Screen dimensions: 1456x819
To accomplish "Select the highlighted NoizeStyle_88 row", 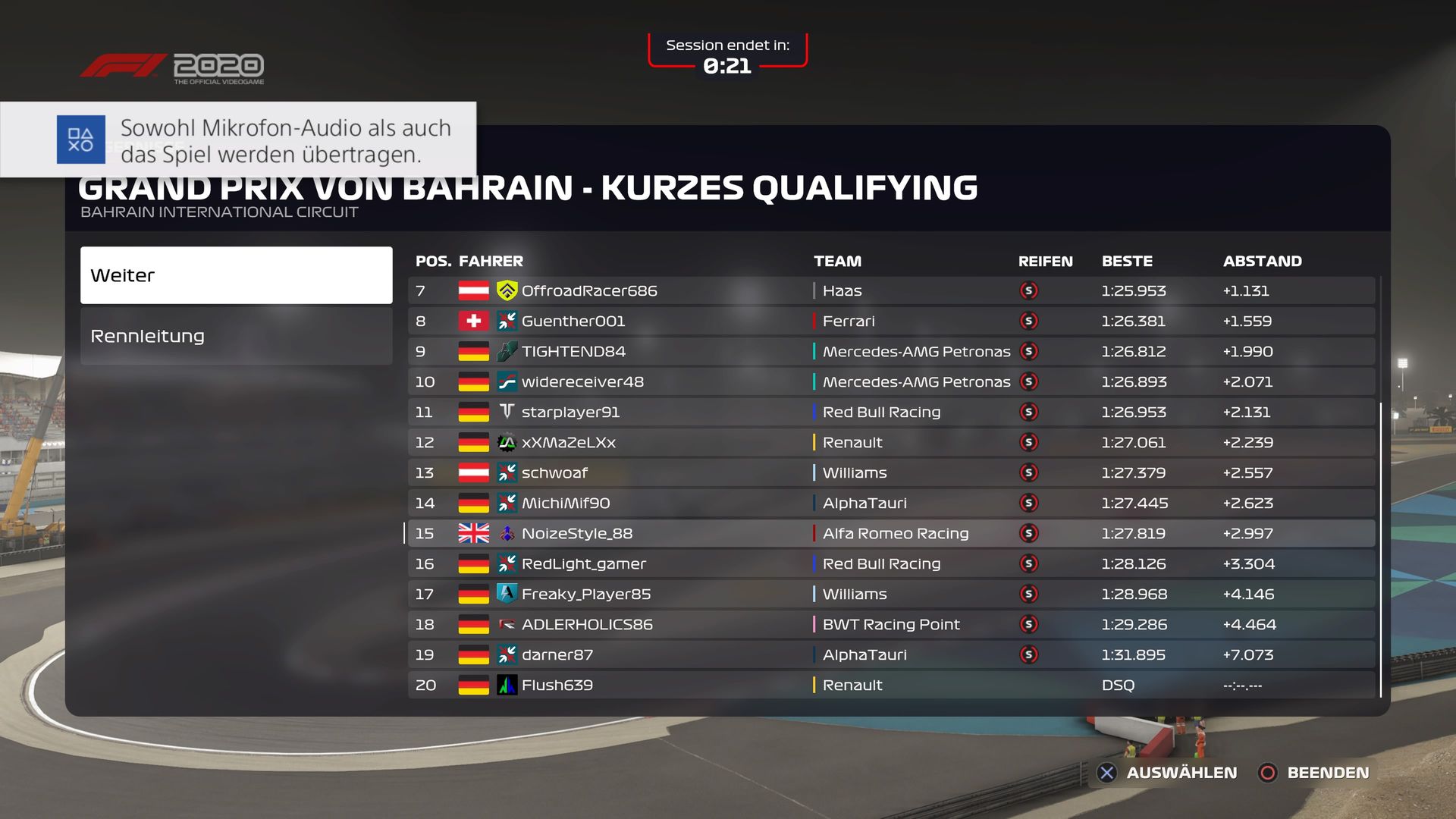I will pyautogui.click(x=891, y=533).
